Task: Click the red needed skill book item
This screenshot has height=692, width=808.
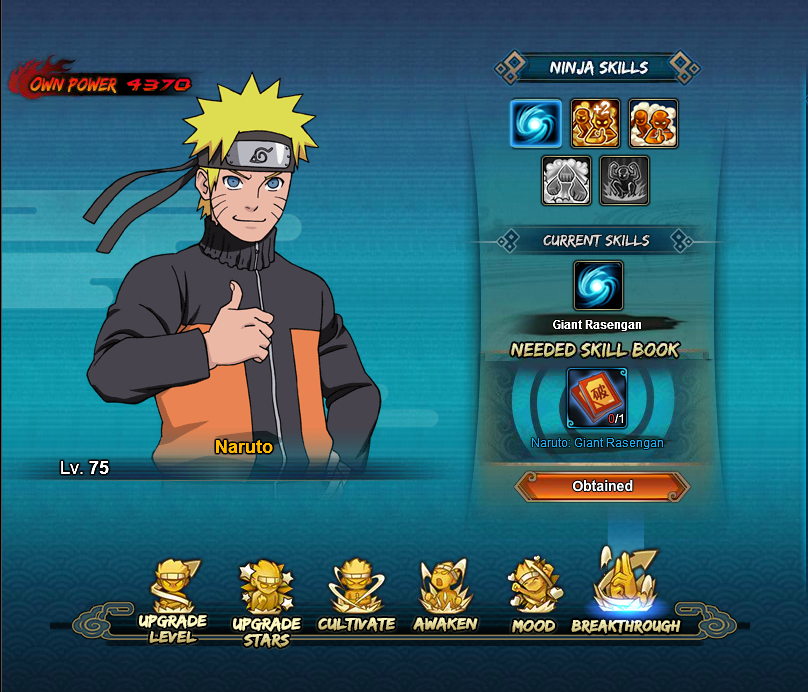Action: pyautogui.click(x=598, y=398)
